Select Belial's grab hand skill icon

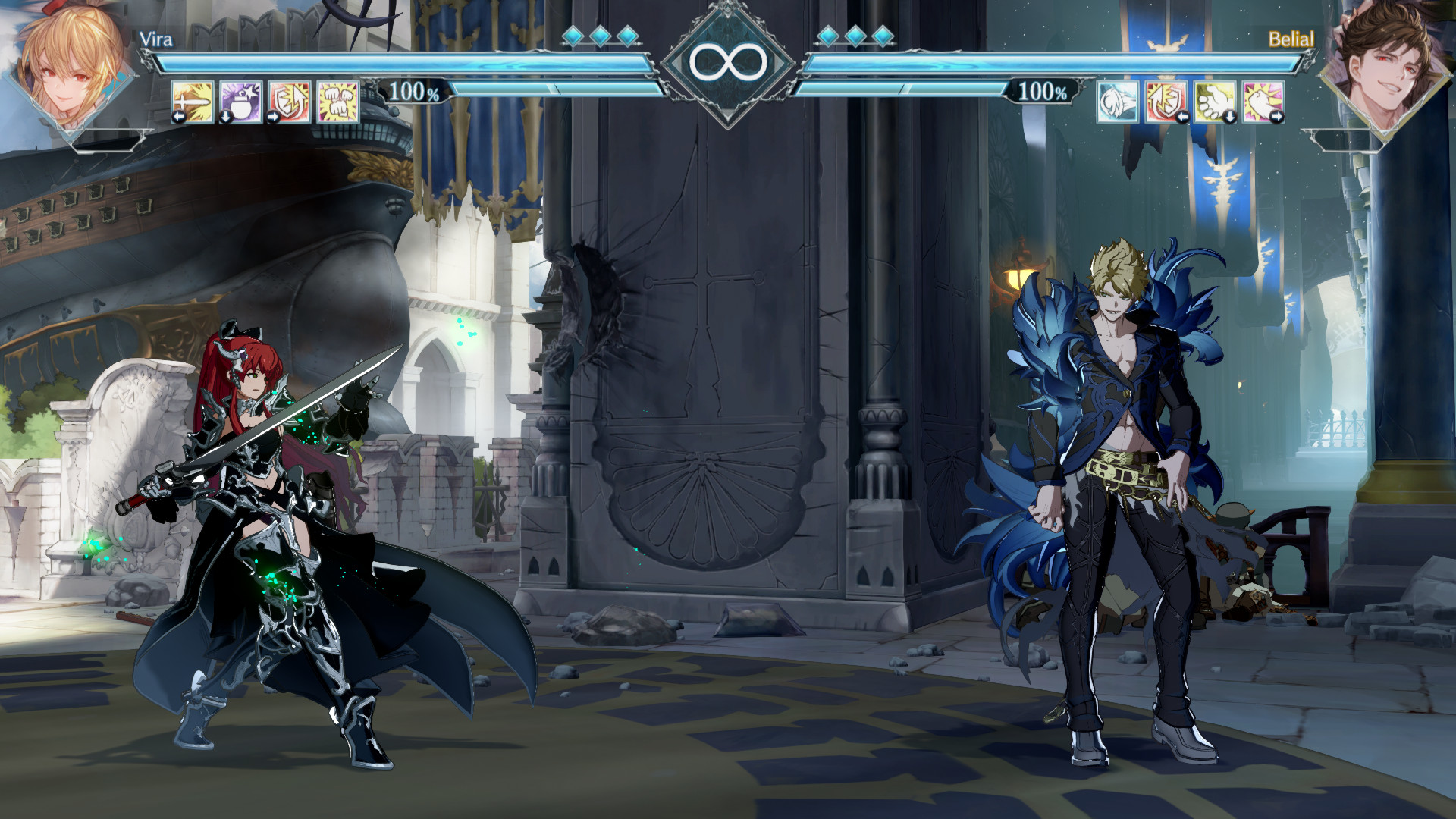click(x=1215, y=102)
